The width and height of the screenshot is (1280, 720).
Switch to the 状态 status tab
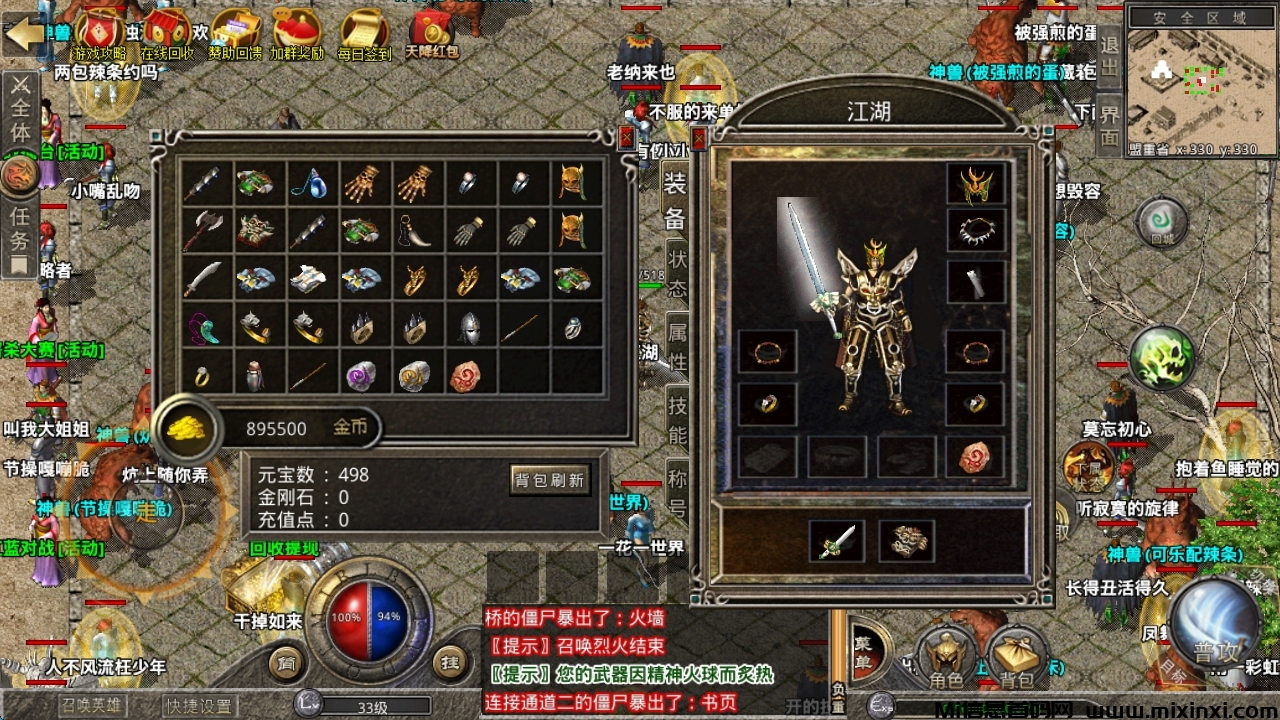click(x=678, y=272)
